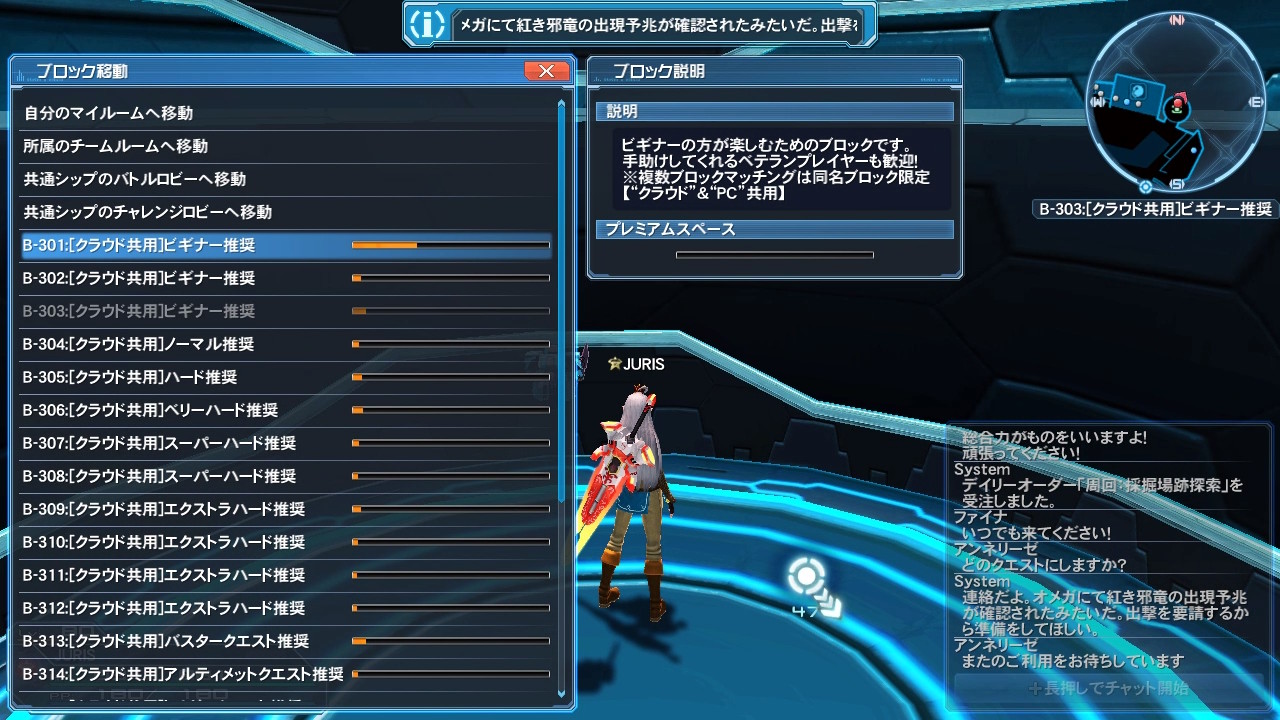Open the info notification banner at top

click(x=640, y=25)
